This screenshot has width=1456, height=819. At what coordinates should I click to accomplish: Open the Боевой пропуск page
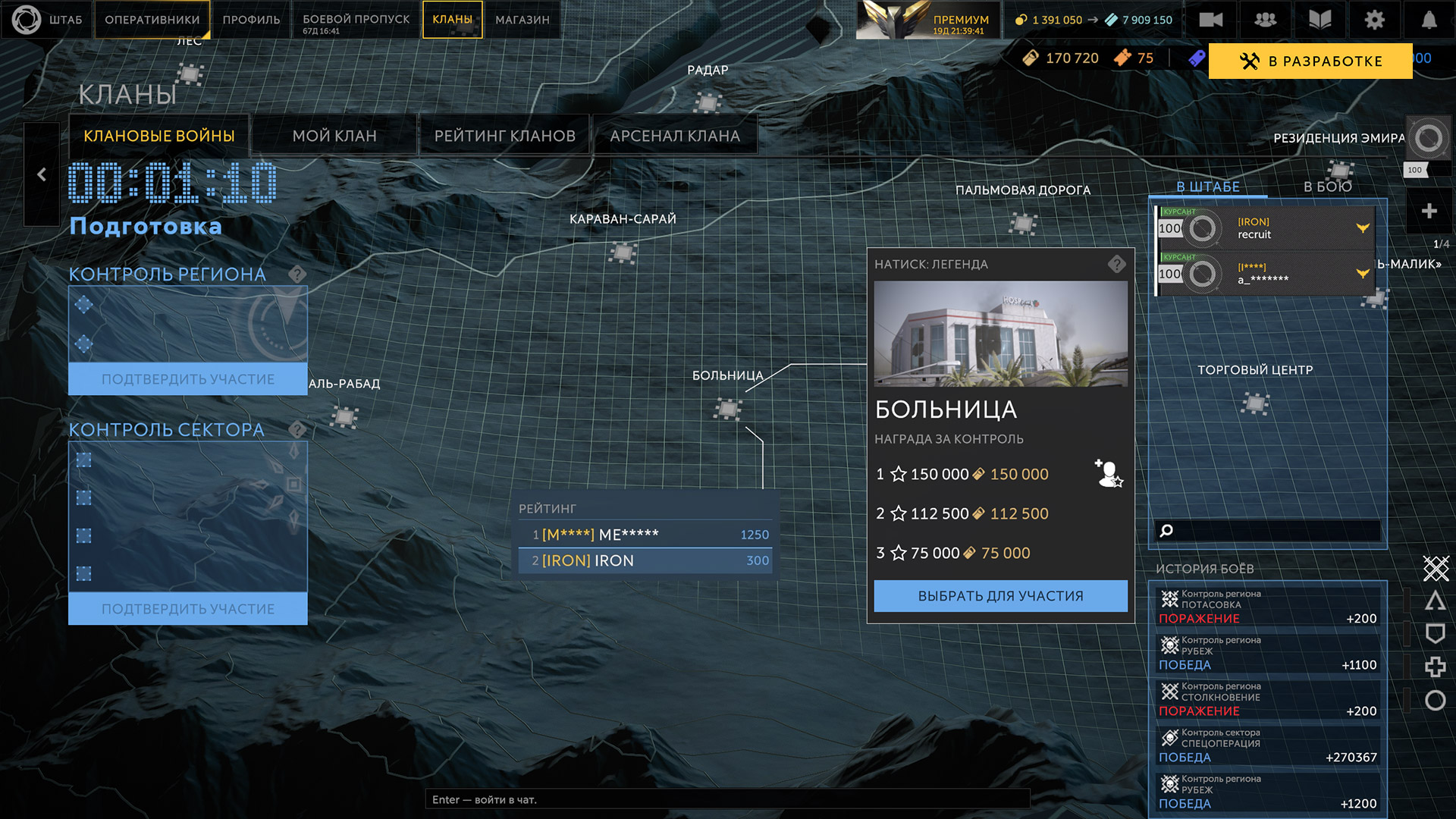coord(356,20)
